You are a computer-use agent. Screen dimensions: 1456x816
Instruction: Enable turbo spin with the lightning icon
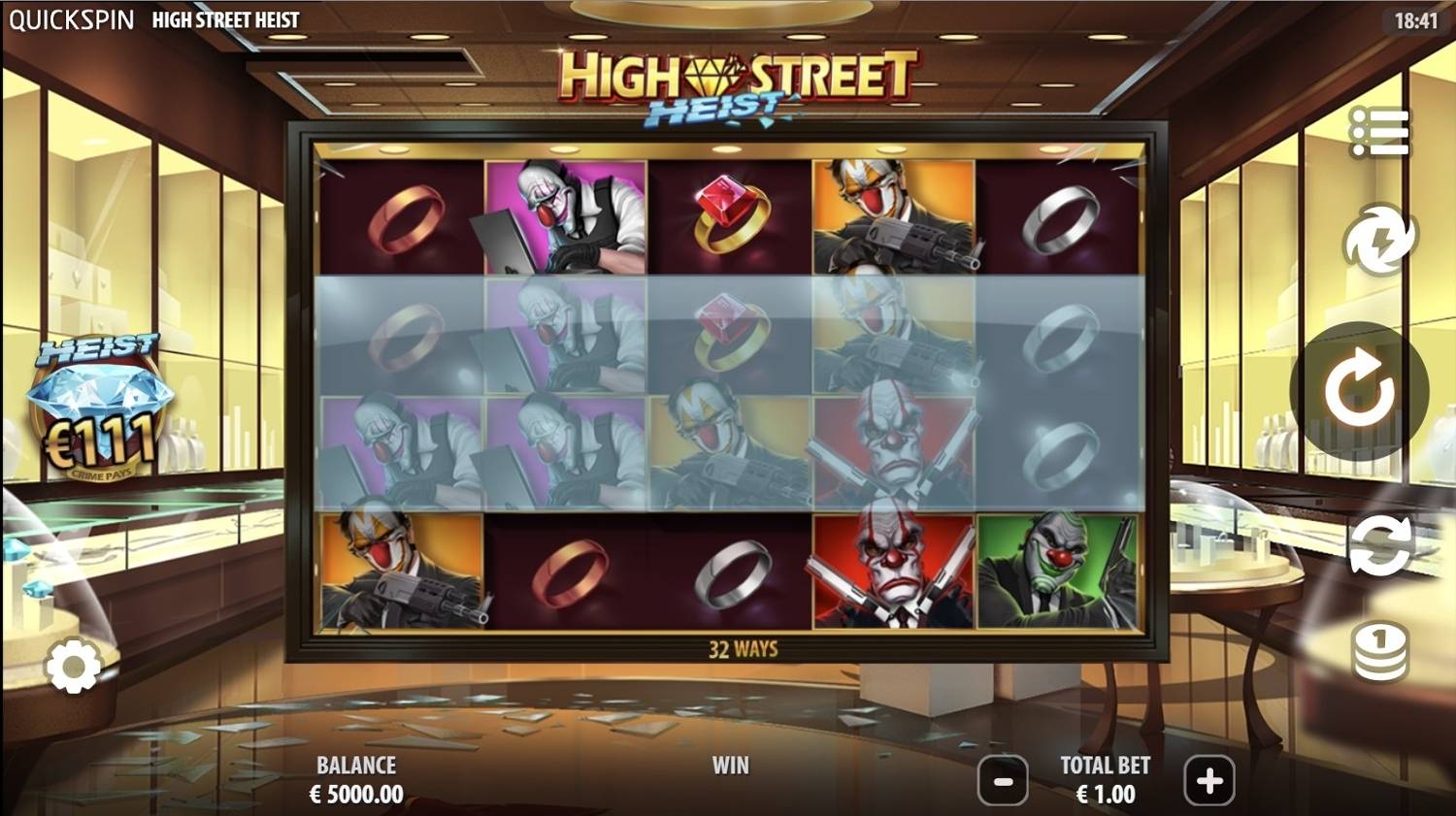1382,239
